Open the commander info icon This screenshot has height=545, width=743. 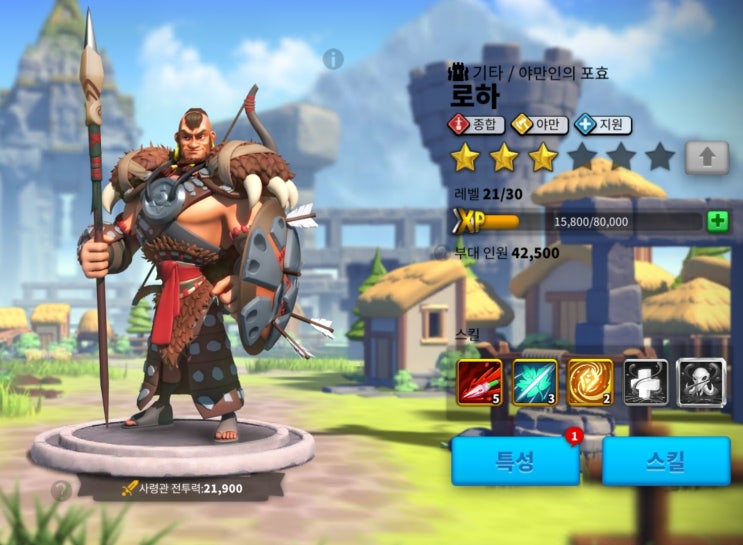click(333, 59)
